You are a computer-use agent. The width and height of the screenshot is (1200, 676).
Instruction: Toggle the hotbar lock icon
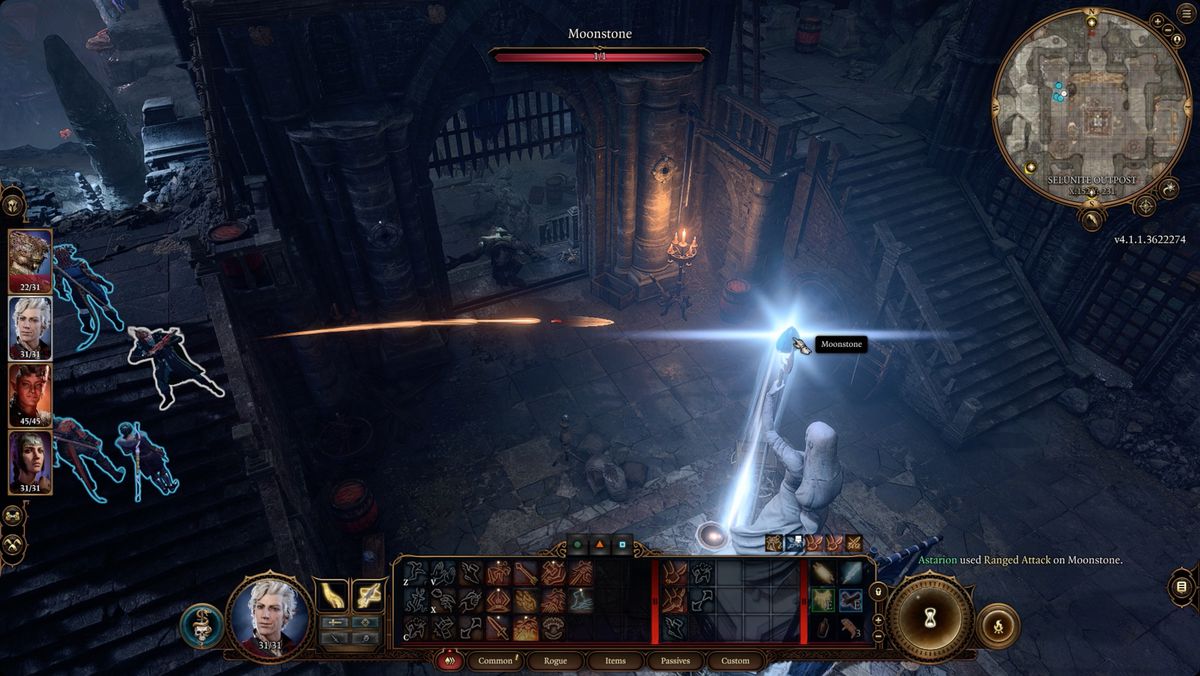(x=879, y=591)
